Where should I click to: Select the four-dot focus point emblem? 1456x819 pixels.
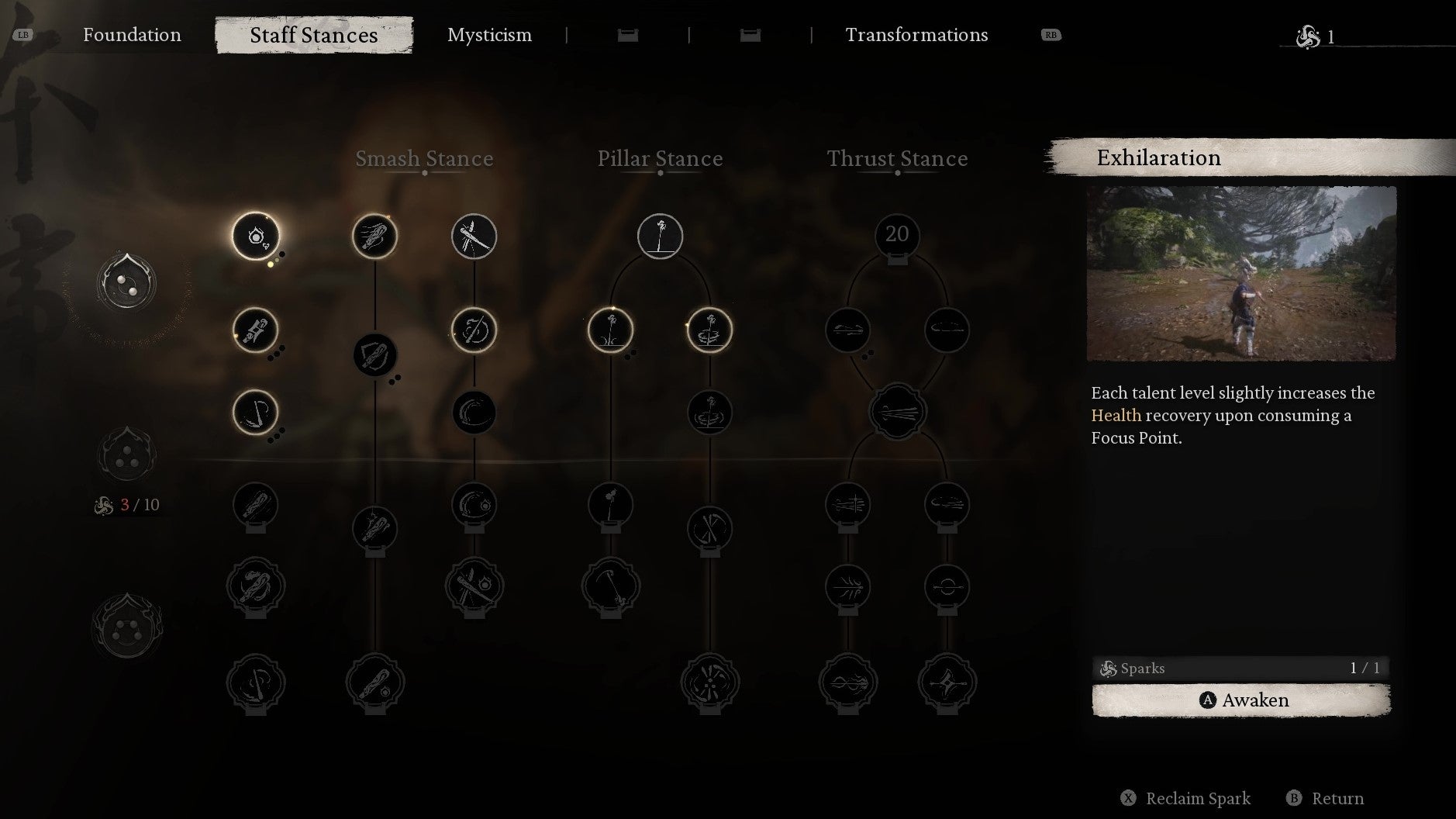coord(126,627)
